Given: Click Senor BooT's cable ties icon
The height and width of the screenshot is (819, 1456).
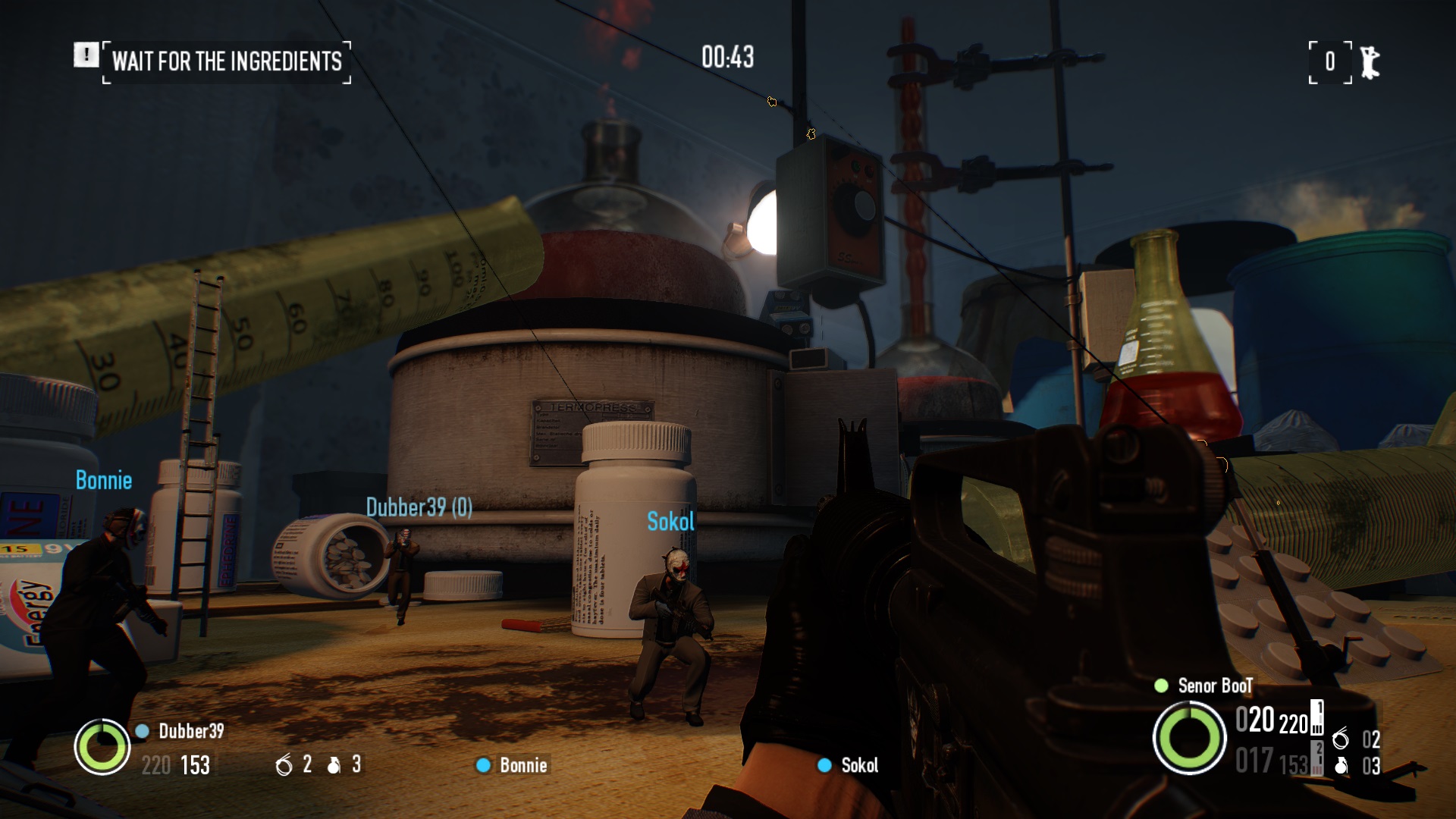Looking at the screenshot, I should click(x=1341, y=738).
